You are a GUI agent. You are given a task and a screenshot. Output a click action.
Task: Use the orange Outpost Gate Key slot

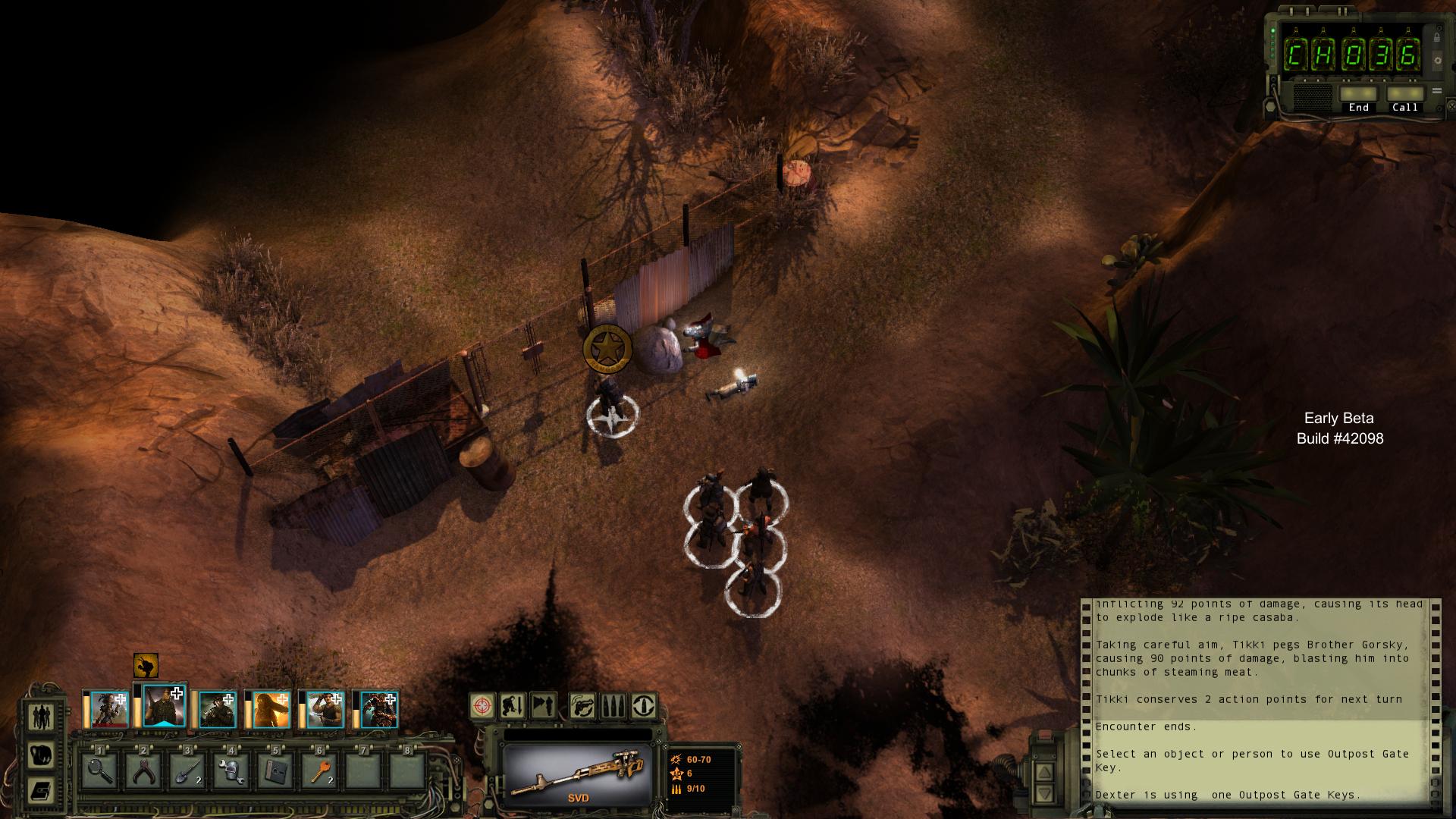coord(320,771)
